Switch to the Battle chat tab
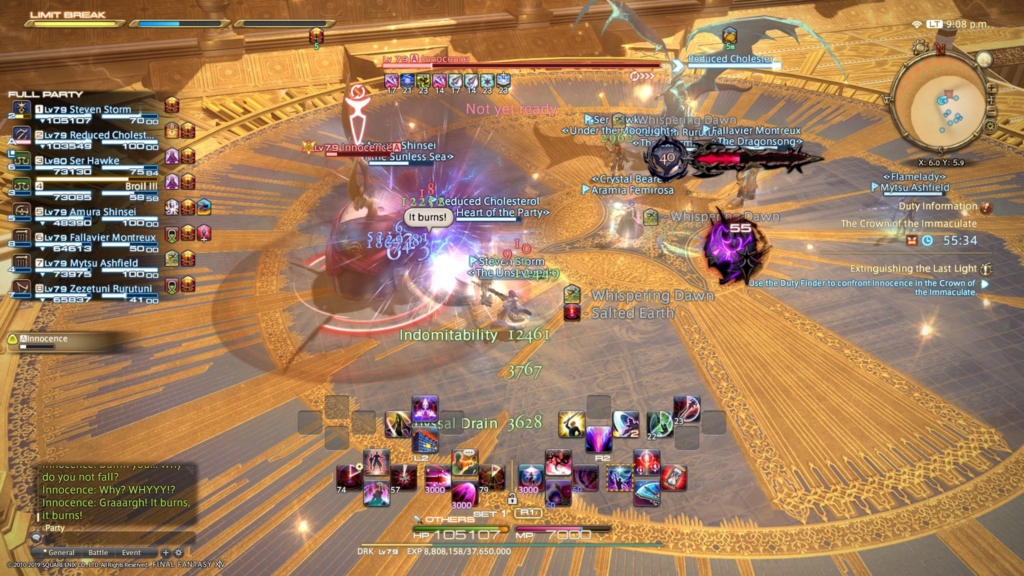1024x576 pixels. tap(98, 552)
